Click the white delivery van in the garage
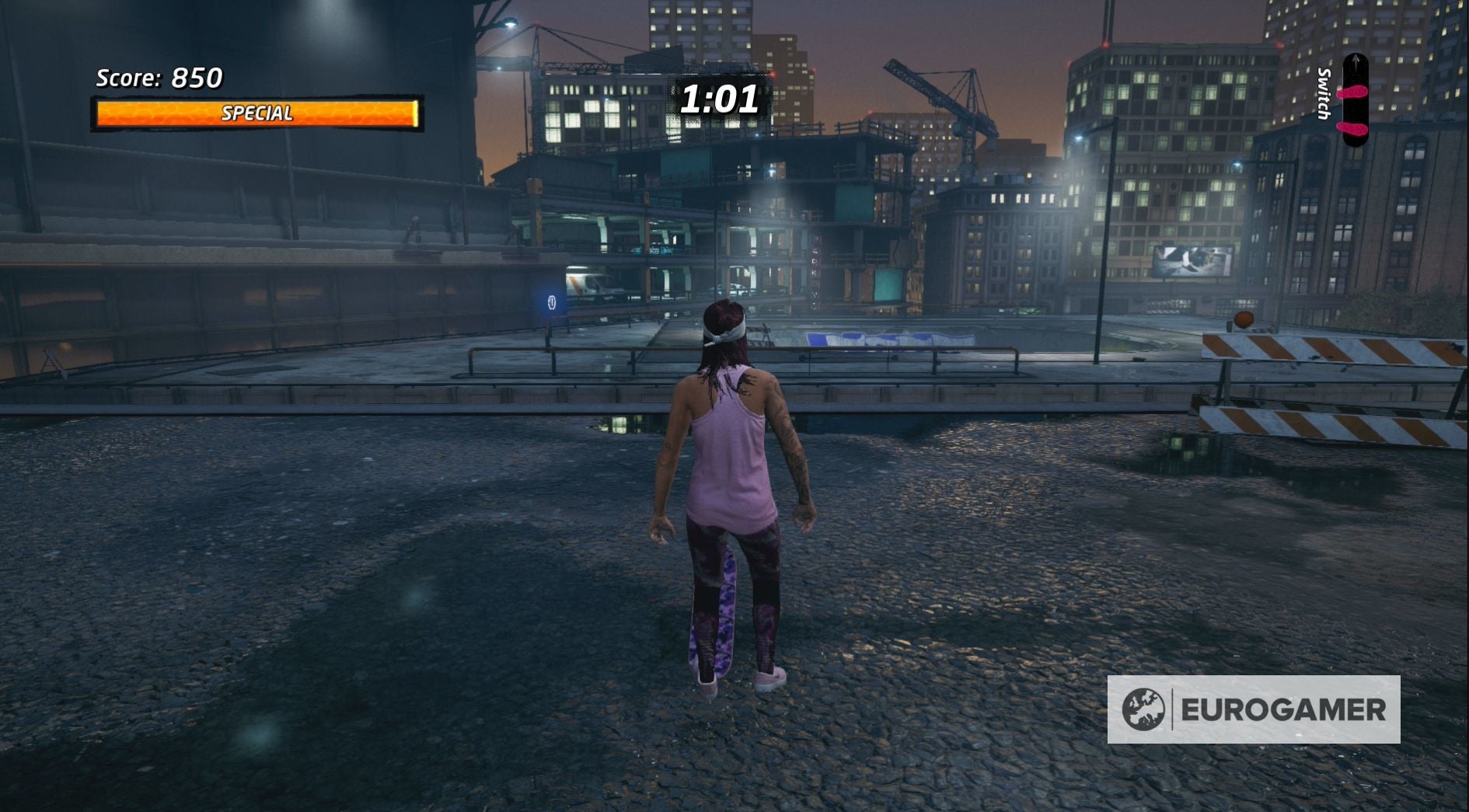 pos(595,286)
